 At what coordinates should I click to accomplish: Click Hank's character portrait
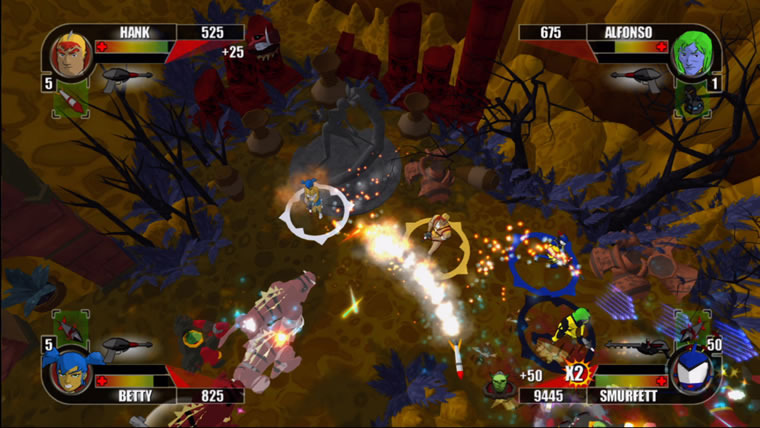coord(68,54)
